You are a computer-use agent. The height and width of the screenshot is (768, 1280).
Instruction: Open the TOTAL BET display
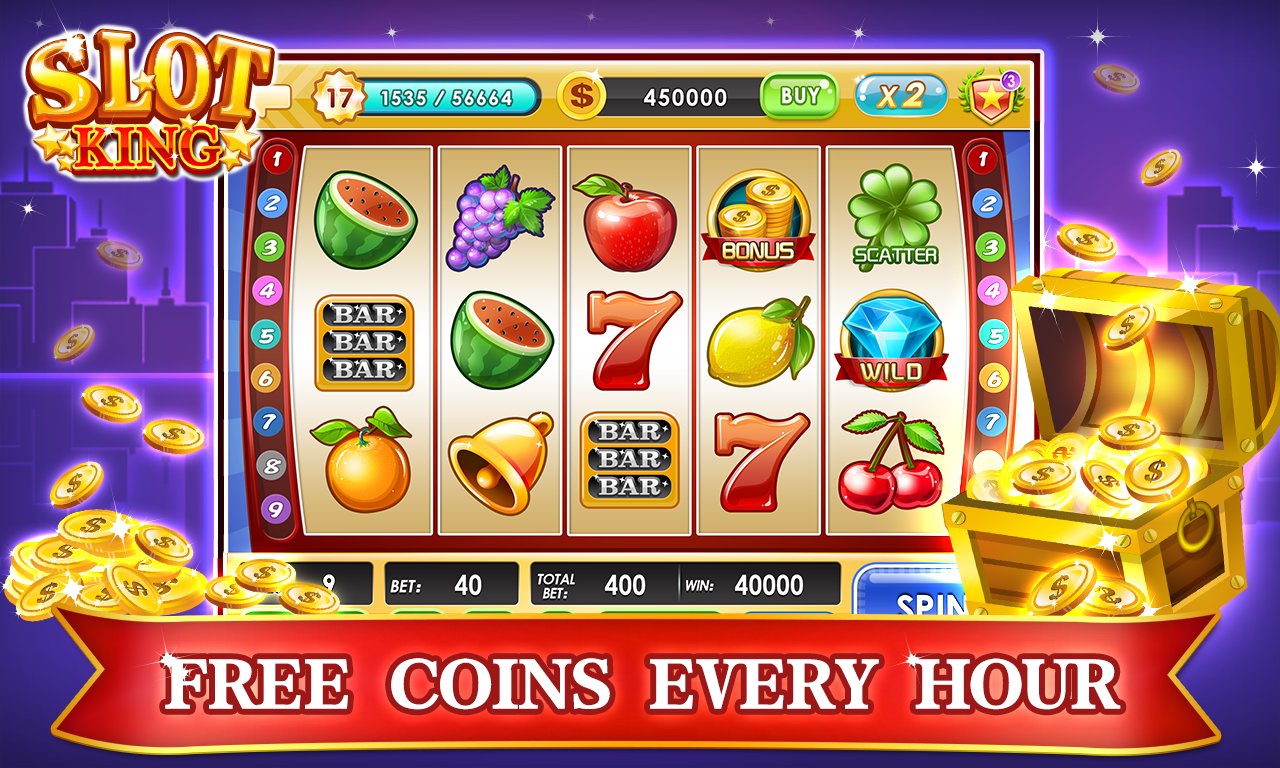coord(595,585)
